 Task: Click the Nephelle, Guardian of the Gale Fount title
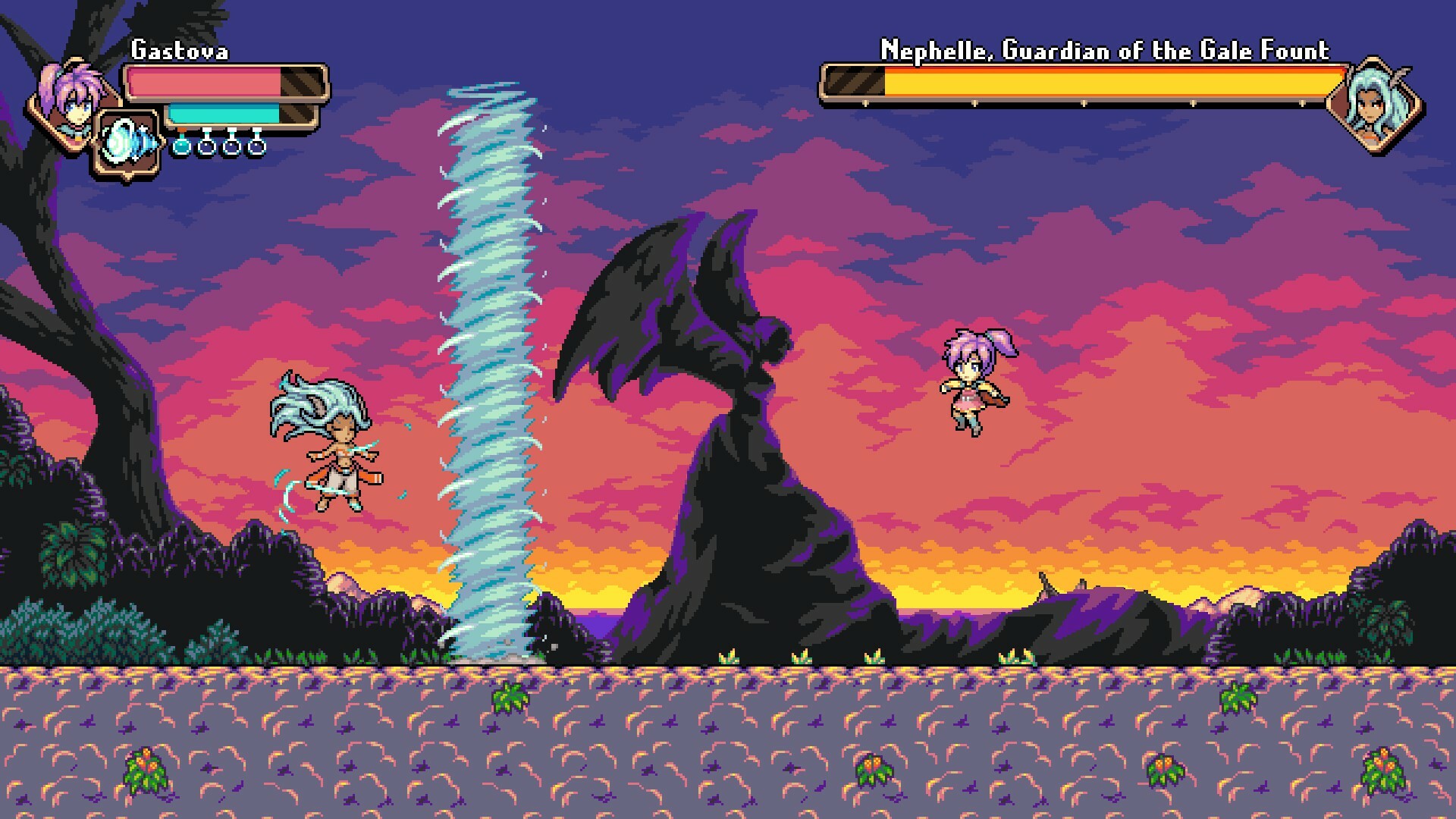[1103, 51]
